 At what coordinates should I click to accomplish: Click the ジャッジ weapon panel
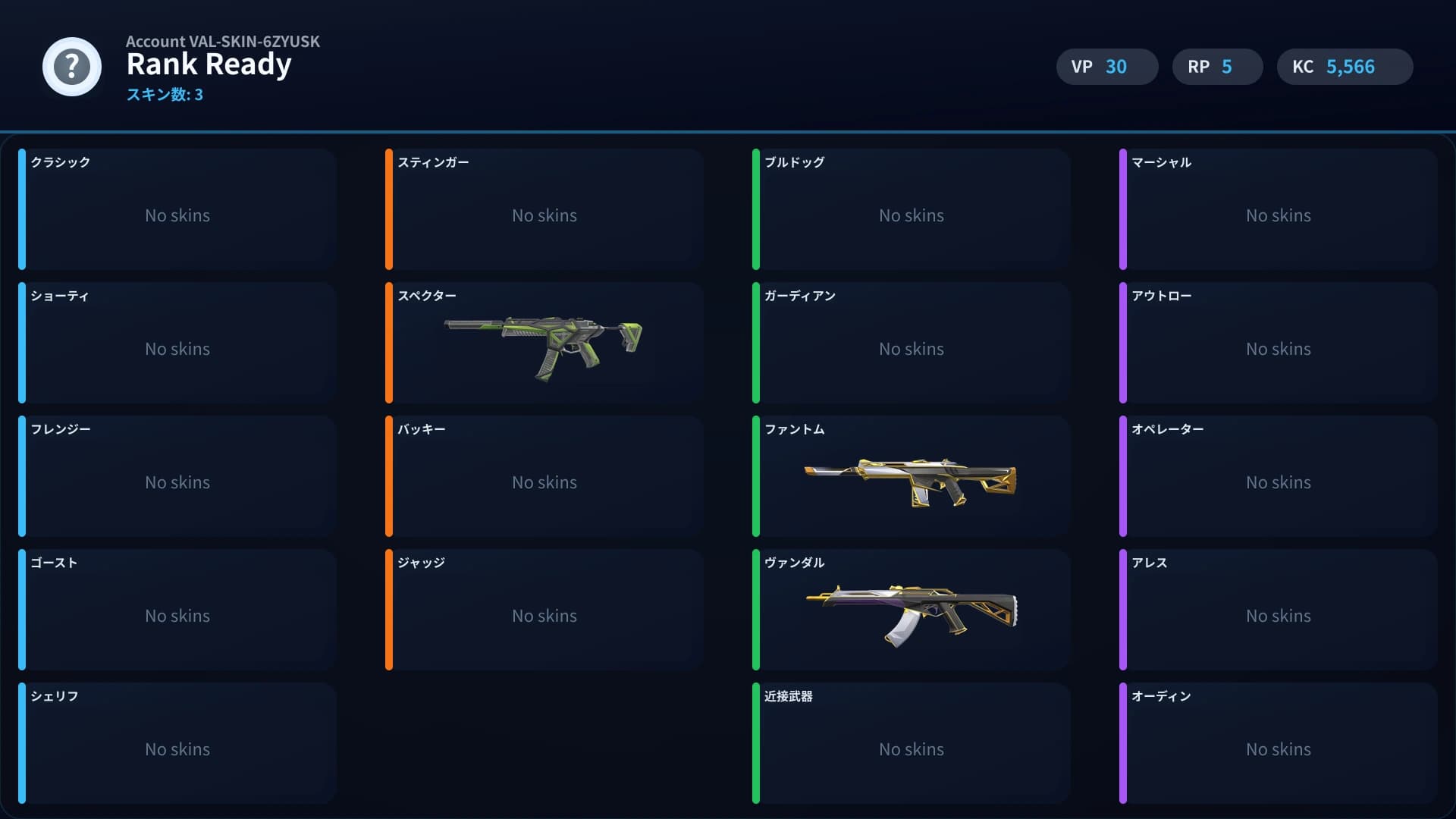(x=544, y=610)
